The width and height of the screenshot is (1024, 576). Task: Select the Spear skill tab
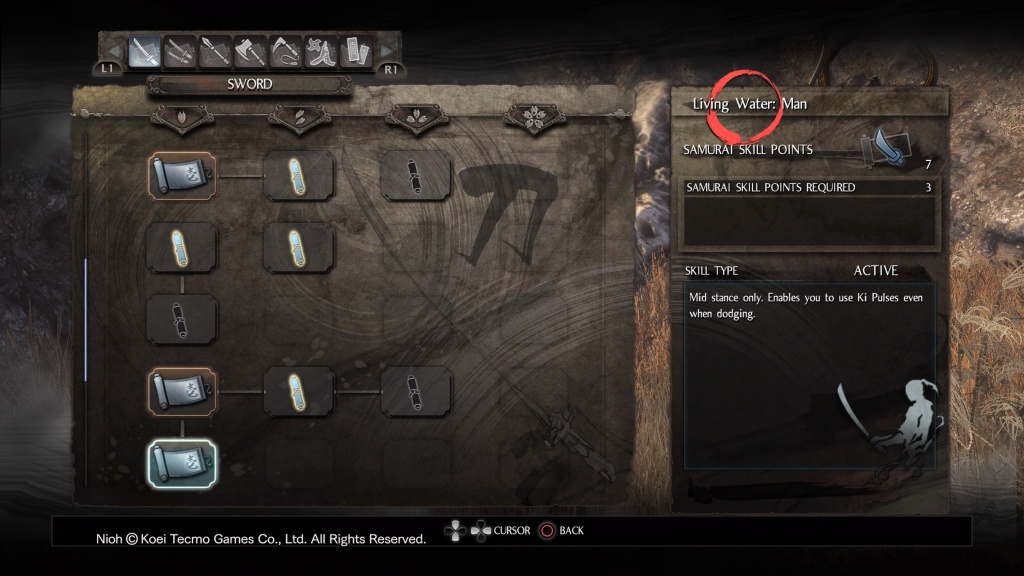pos(215,49)
